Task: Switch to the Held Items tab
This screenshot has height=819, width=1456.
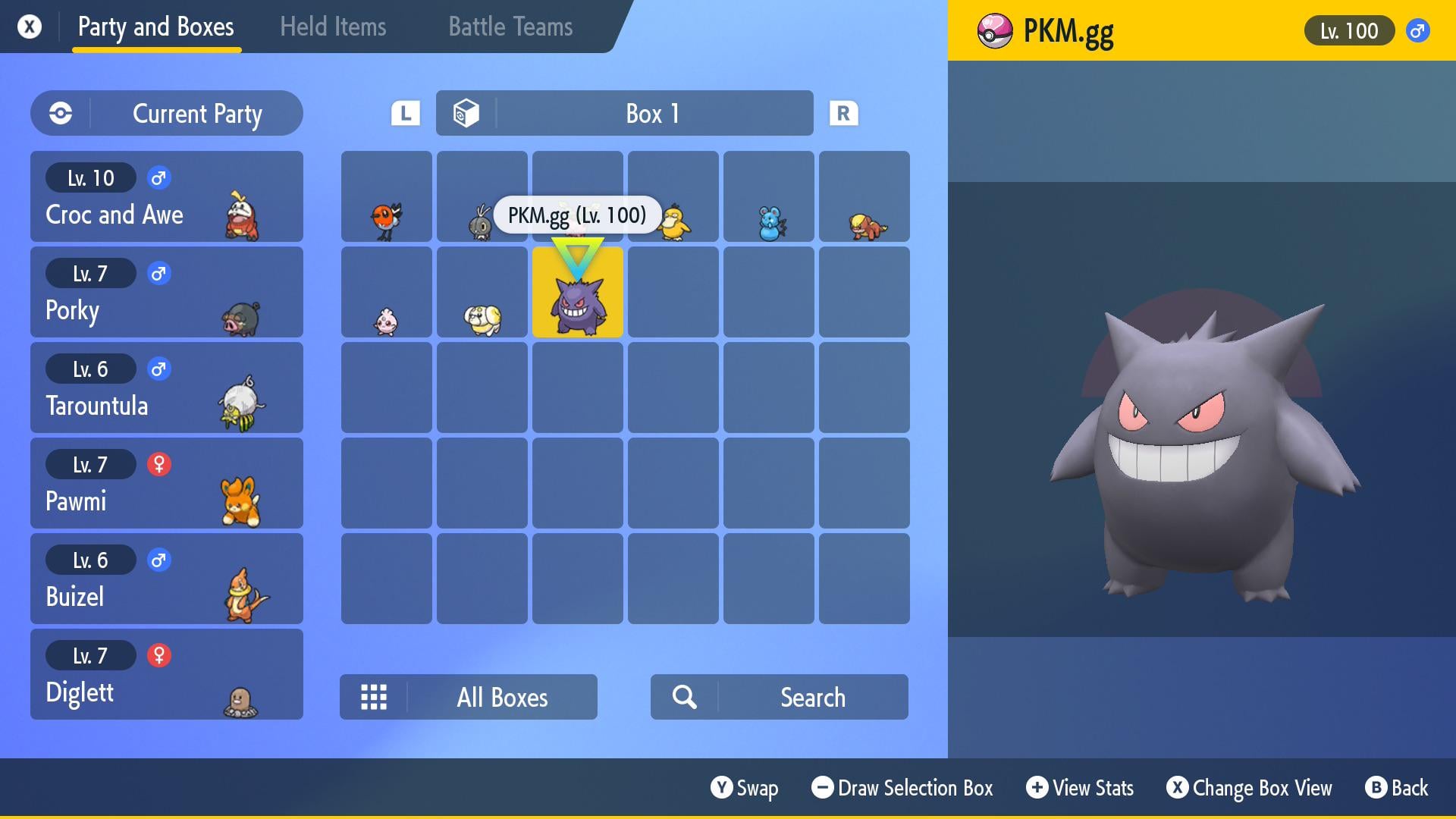Action: tap(332, 27)
